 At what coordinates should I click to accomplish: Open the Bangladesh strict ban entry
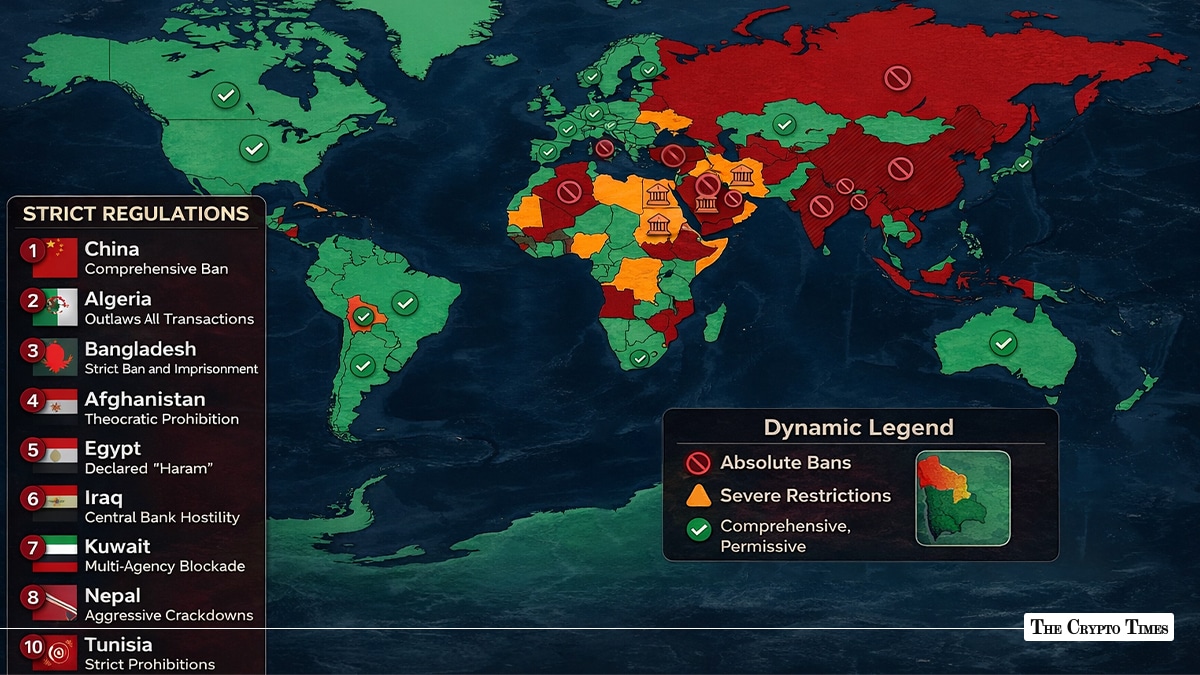coord(140,357)
